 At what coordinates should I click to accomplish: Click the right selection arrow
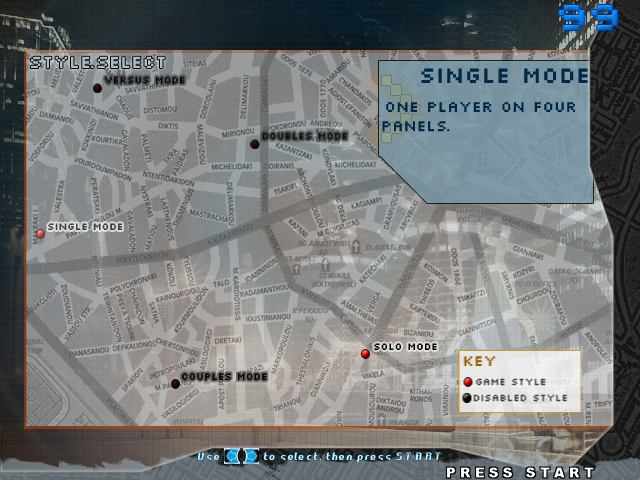[x=251, y=456]
